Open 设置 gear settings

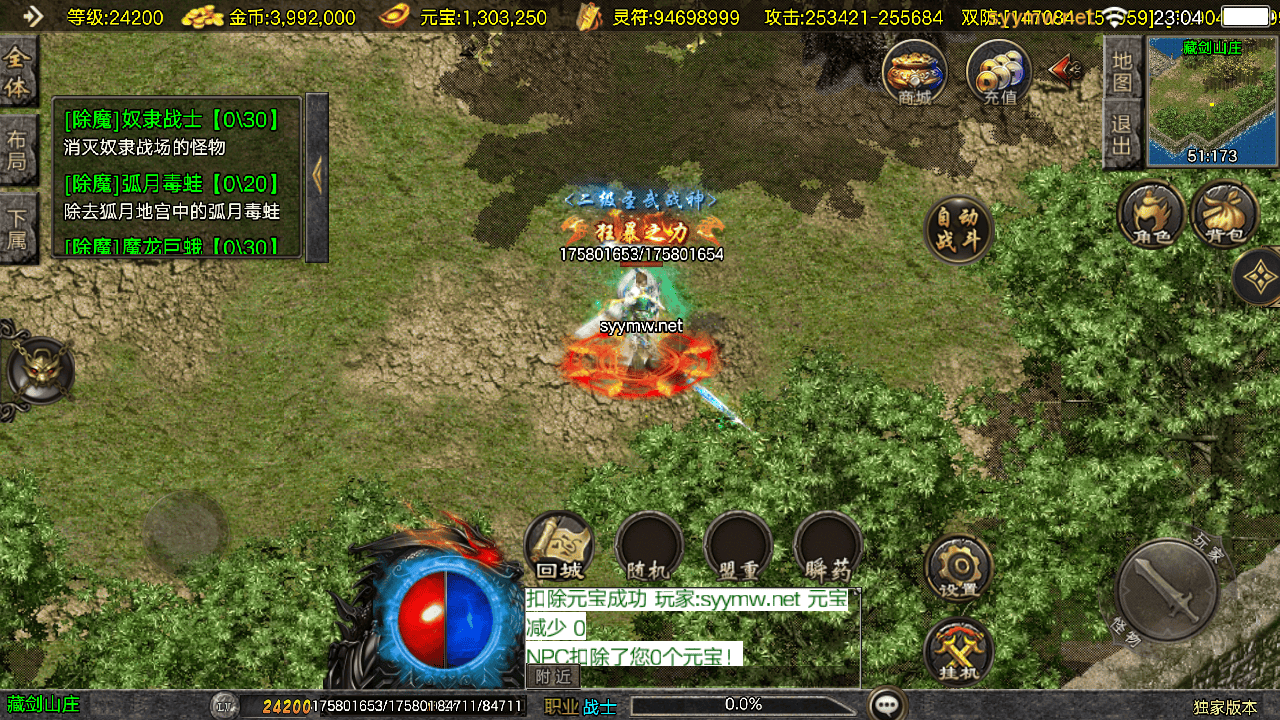pyautogui.click(x=958, y=568)
